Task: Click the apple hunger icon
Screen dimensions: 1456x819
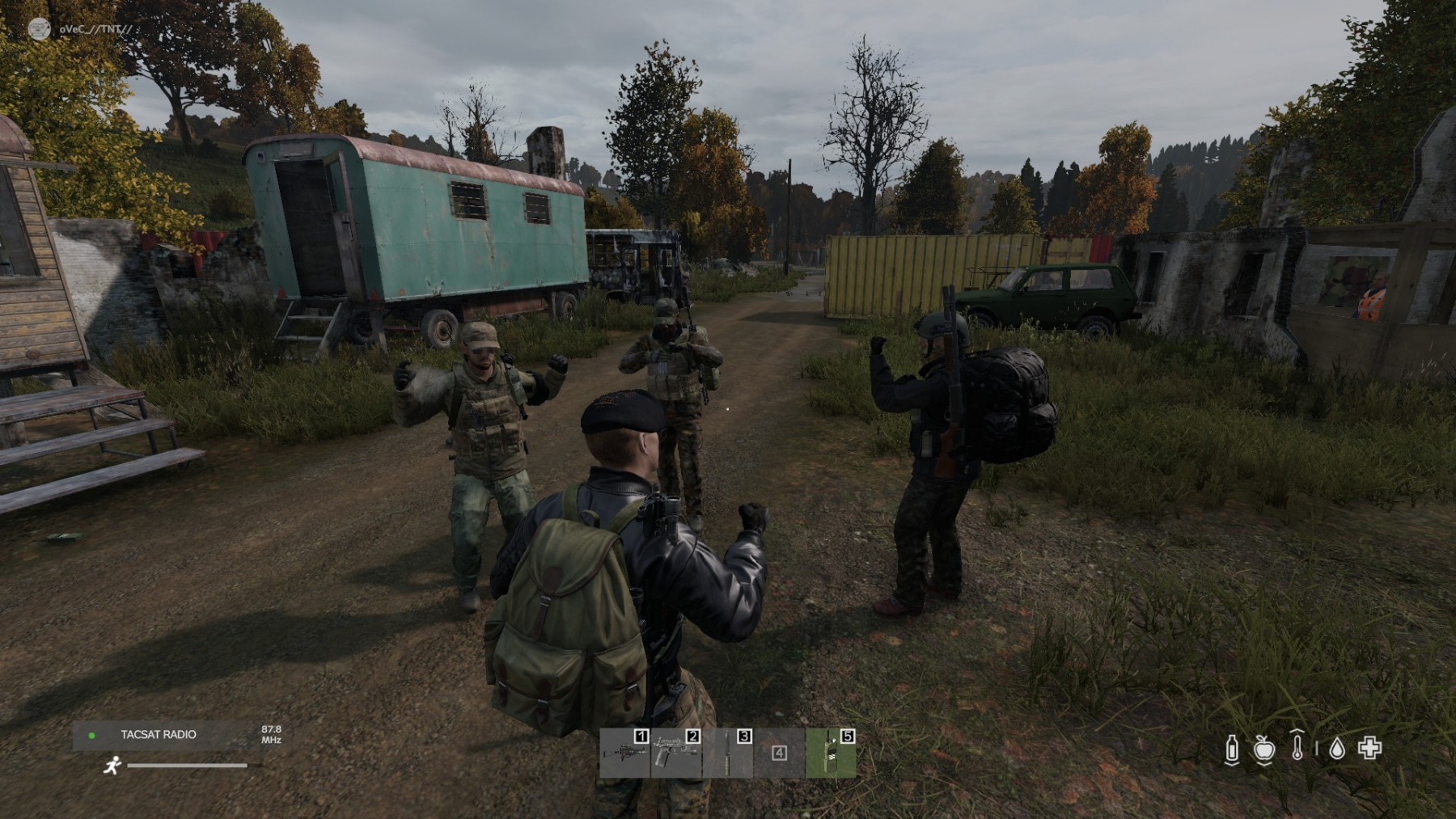Action: tap(1264, 749)
